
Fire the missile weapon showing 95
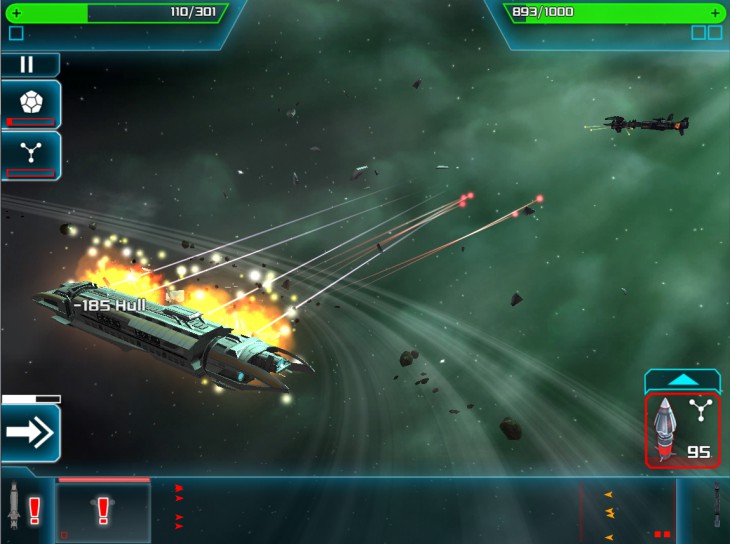pos(682,430)
